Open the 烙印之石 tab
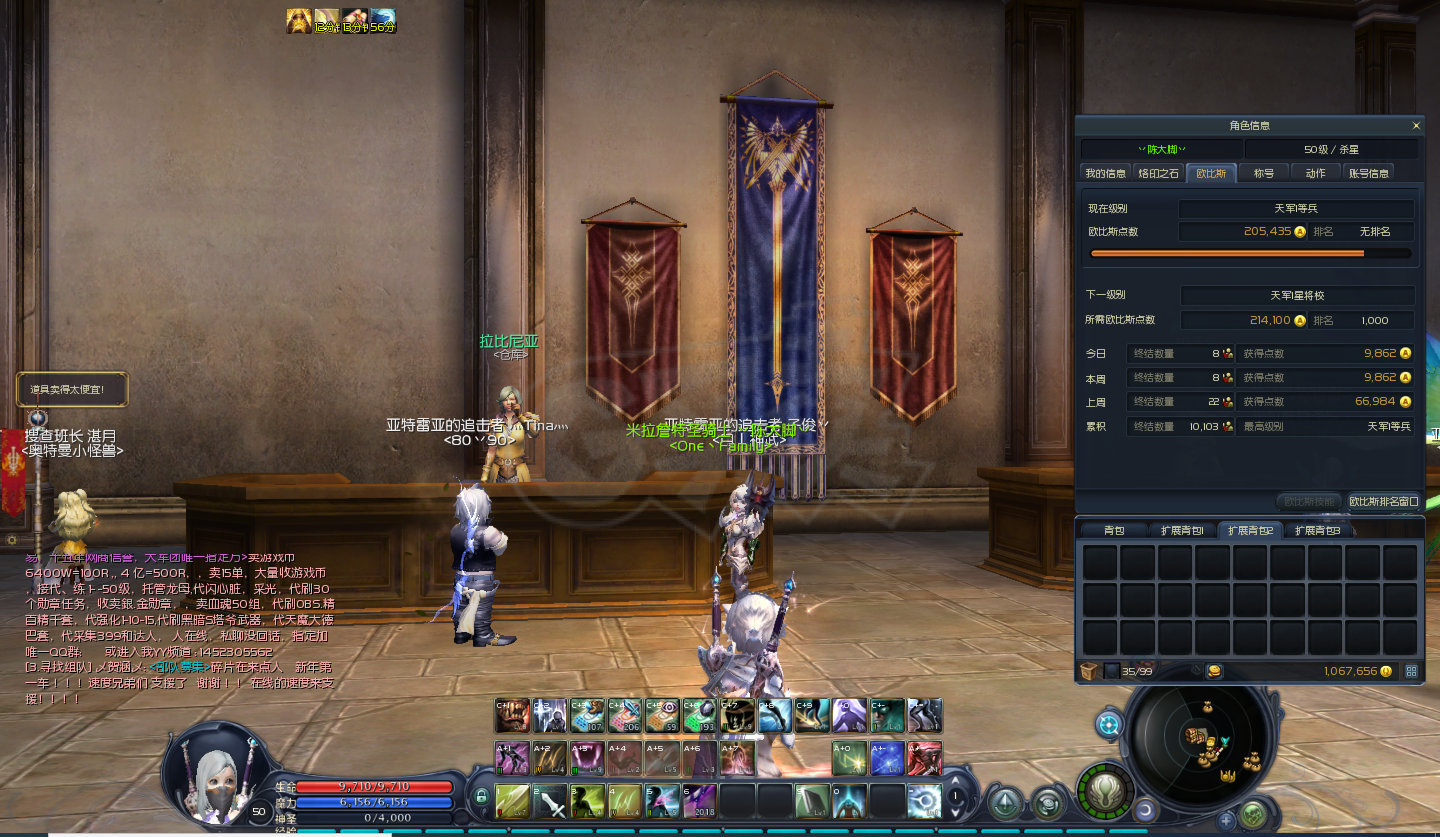This screenshot has width=1440, height=837. (1159, 173)
